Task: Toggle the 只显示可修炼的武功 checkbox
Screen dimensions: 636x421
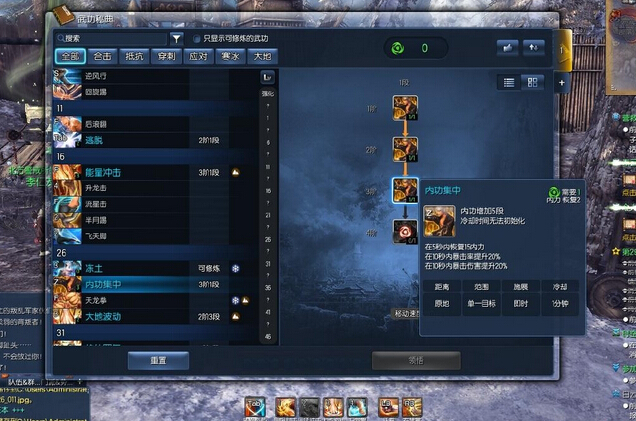Action: [196, 39]
